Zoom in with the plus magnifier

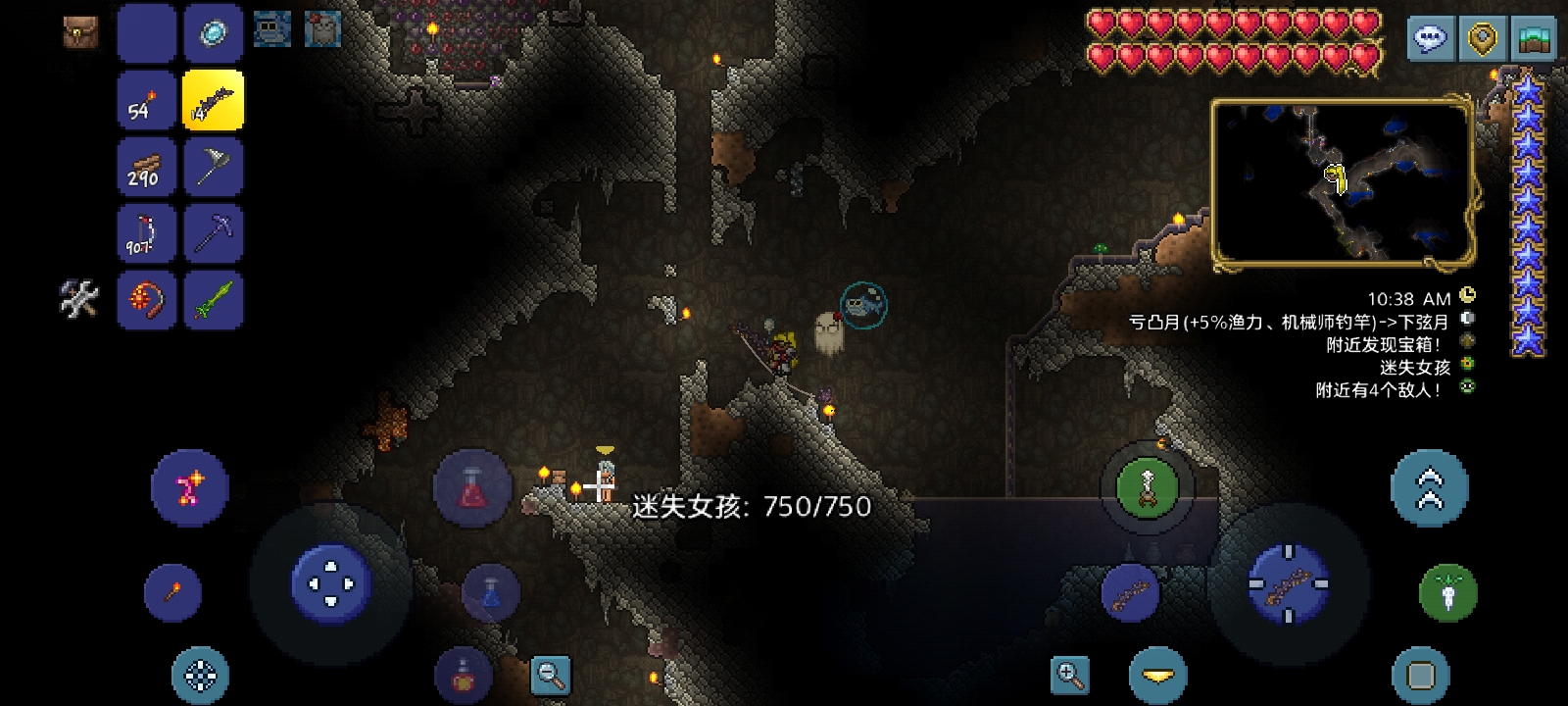[x=1069, y=674]
